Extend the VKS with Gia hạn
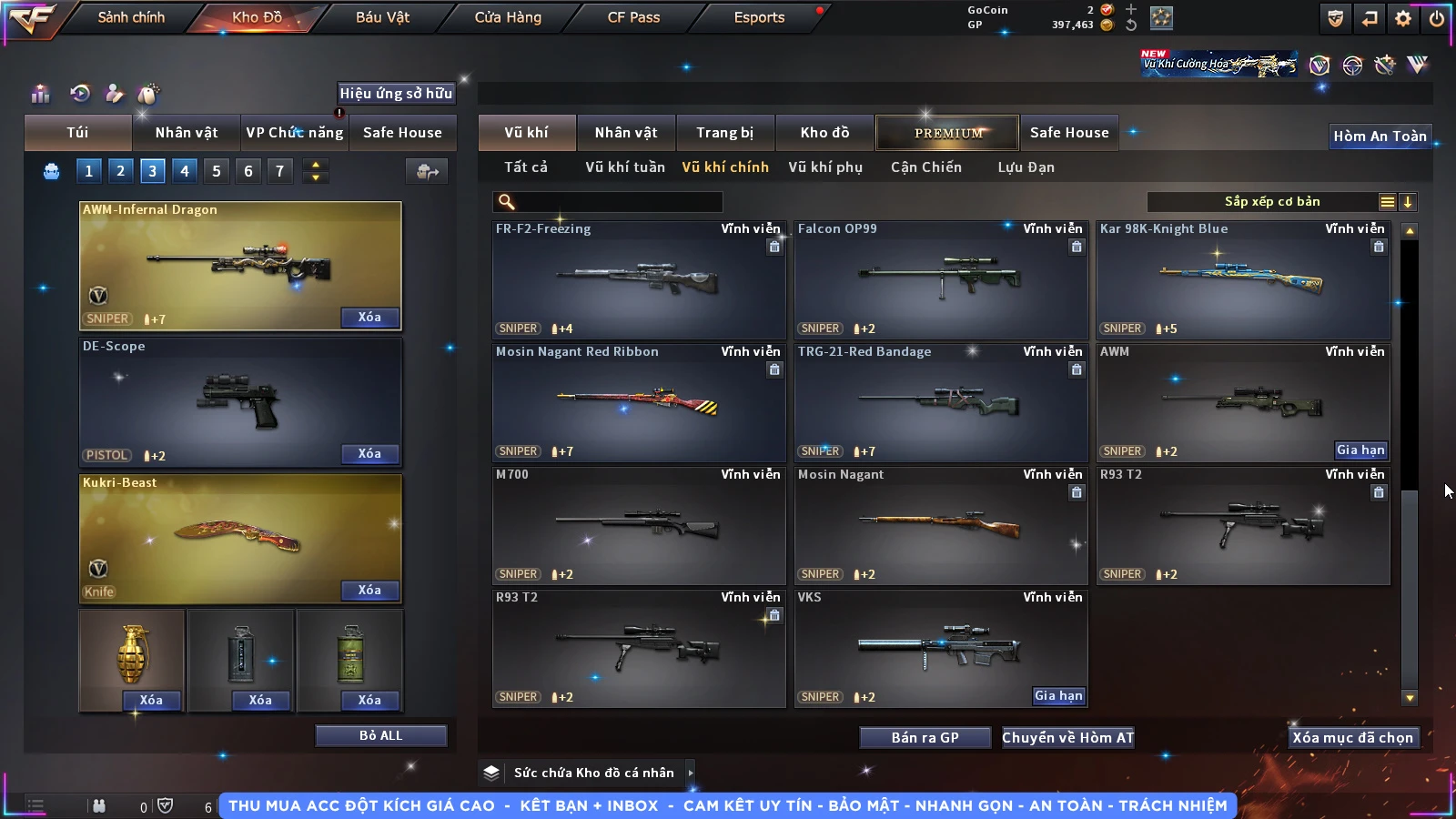This screenshot has height=819, width=1456. click(x=1058, y=696)
